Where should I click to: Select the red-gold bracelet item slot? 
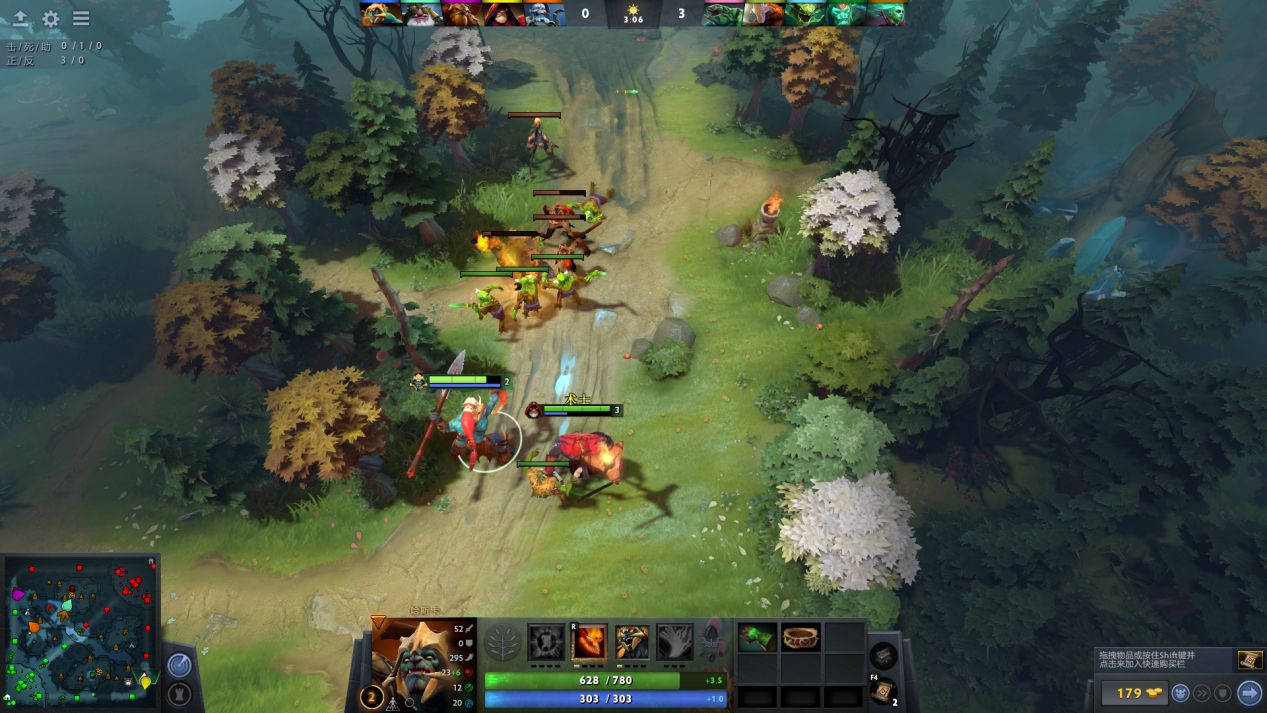coord(801,637)
